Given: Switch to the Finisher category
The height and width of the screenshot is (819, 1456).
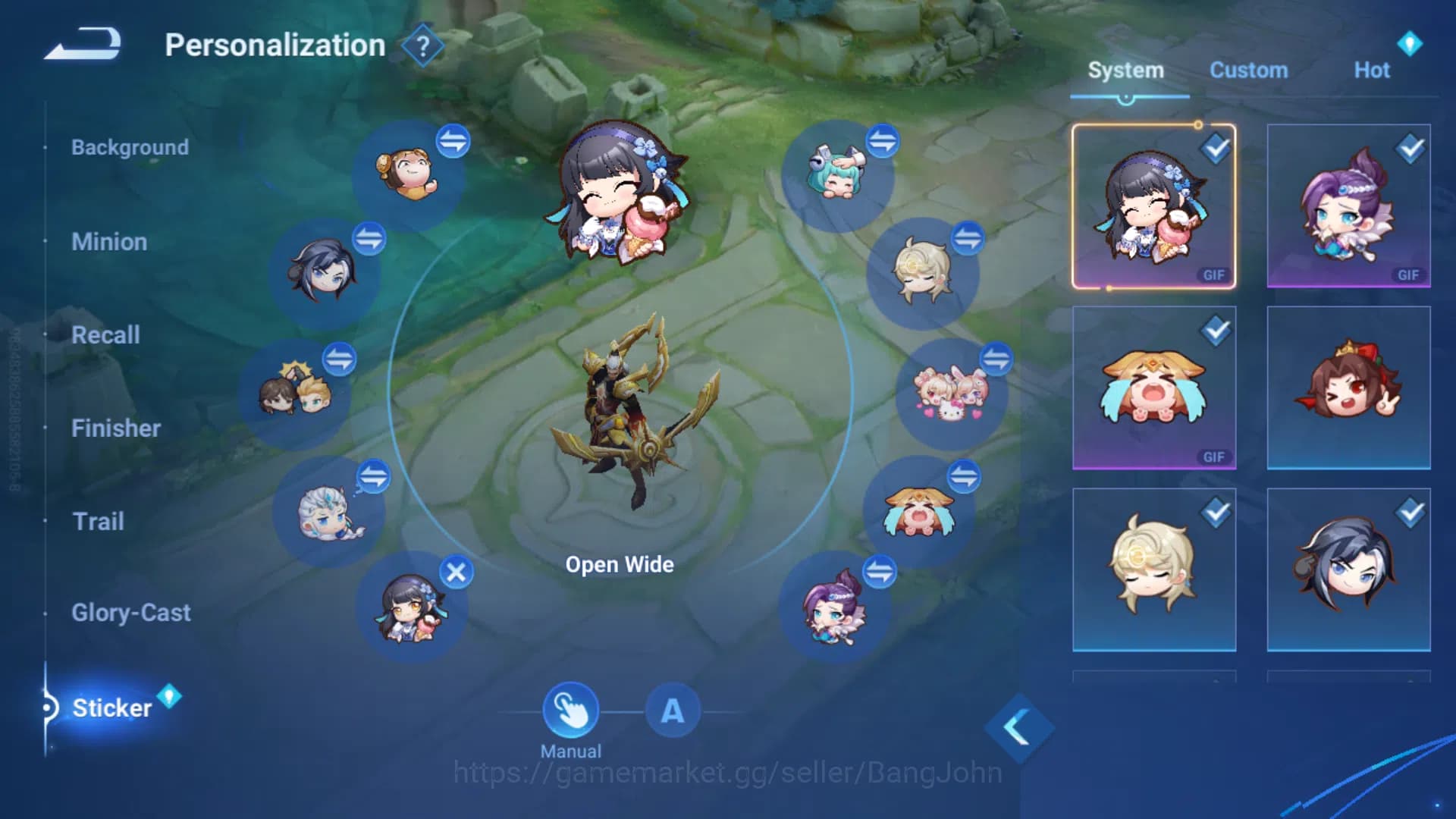Looking at the screenshot, I should pyautogui.click(x=116, y=428).
